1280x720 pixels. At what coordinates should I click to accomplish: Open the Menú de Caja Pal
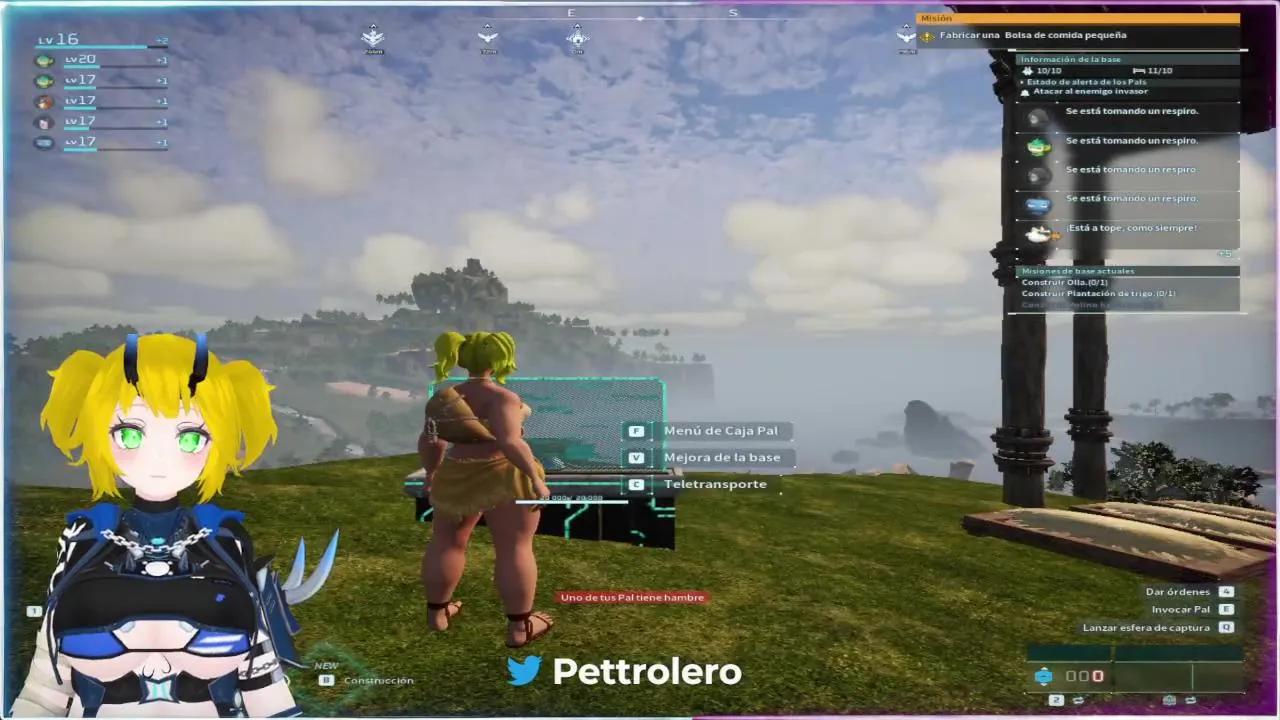[720, 430]
